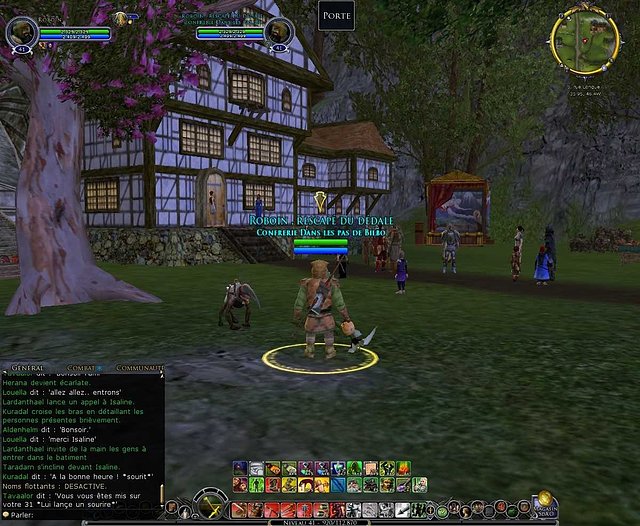Open the Magasin store button
Screen dimensions: 640x526
tap(544, 503)
